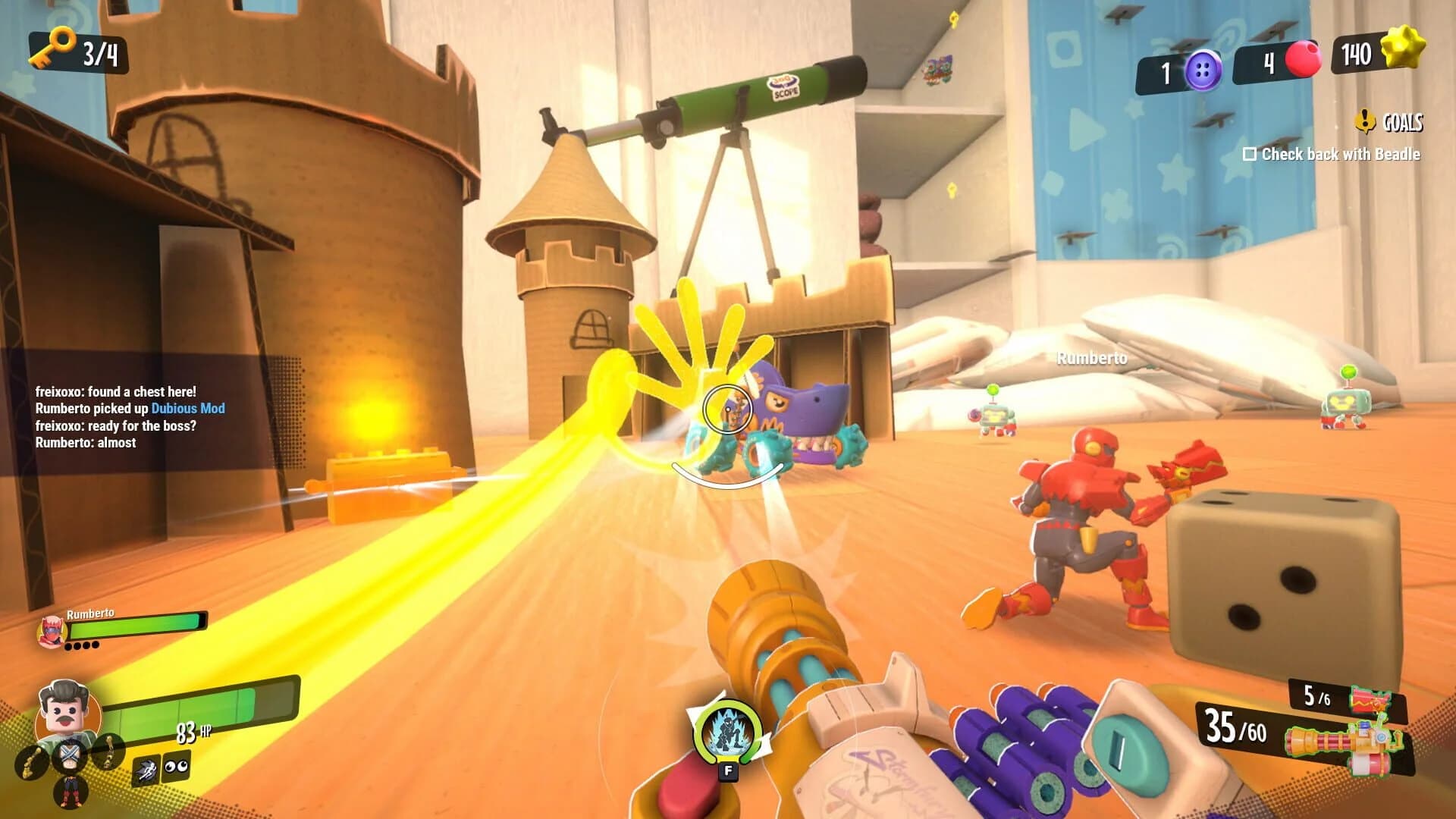Screen dimensions: 1456x819
Task: Click Rumberto's name label above his health bar
Action: tap(91, 612)
